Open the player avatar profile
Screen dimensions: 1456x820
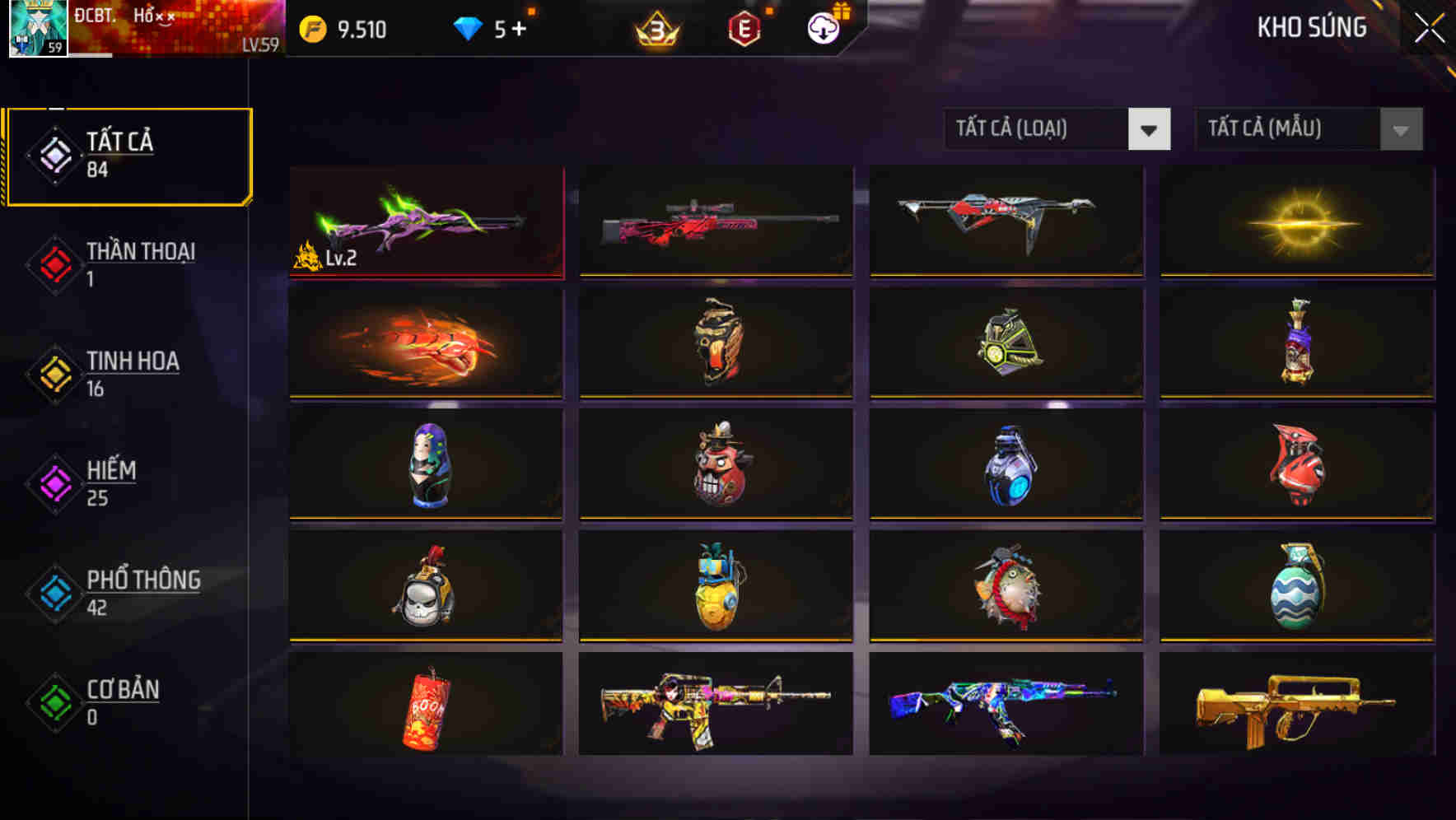tap(36, 27)
